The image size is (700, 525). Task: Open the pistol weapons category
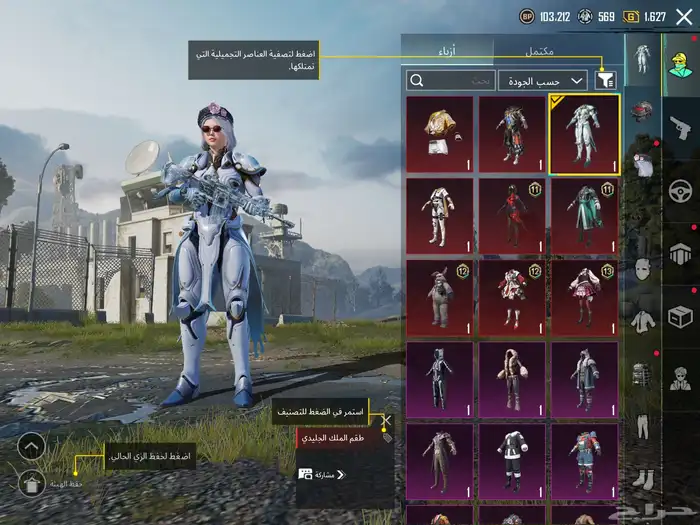pos(681,126)
